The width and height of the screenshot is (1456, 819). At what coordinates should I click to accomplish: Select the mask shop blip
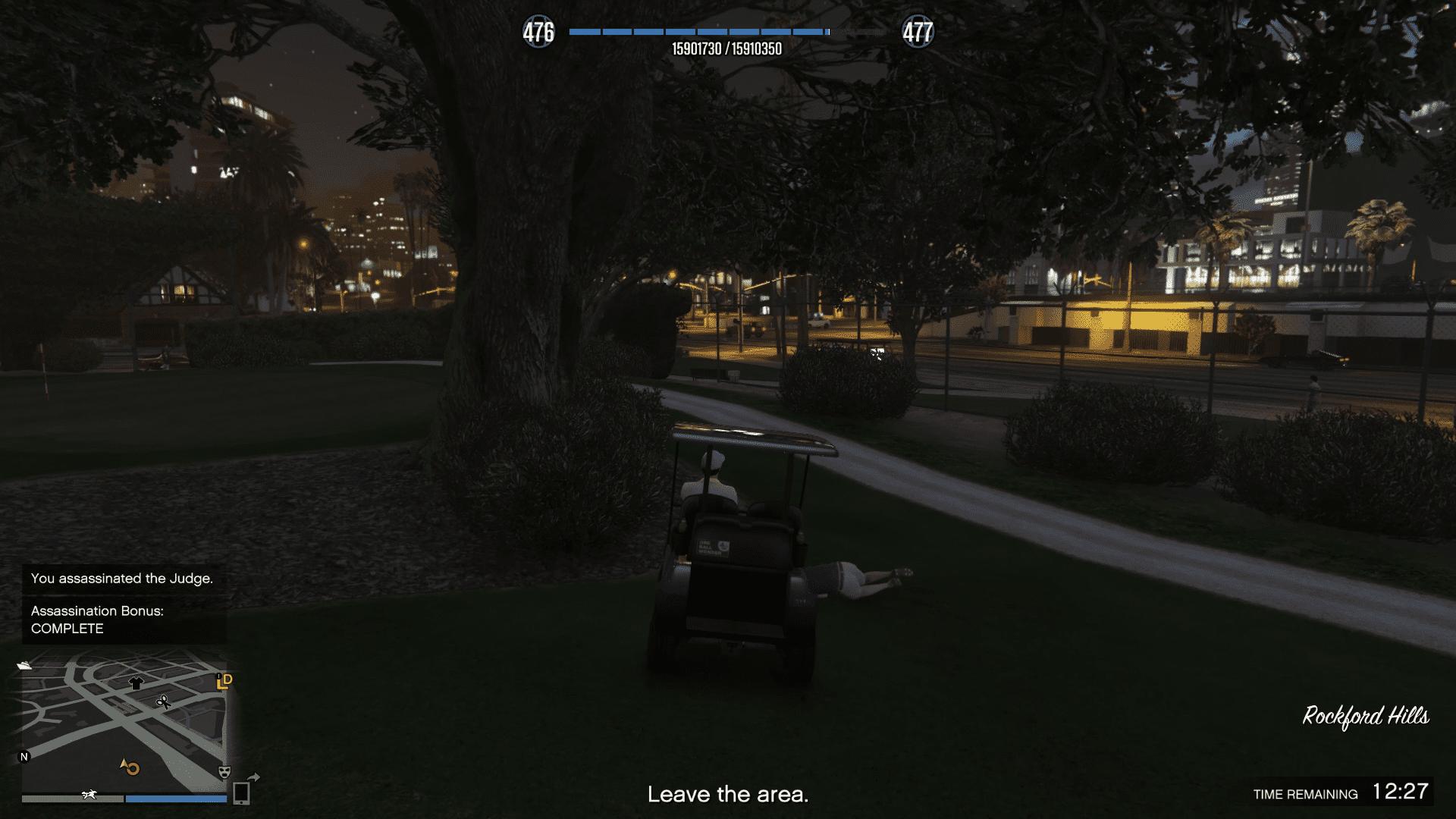tap(224, 772)
